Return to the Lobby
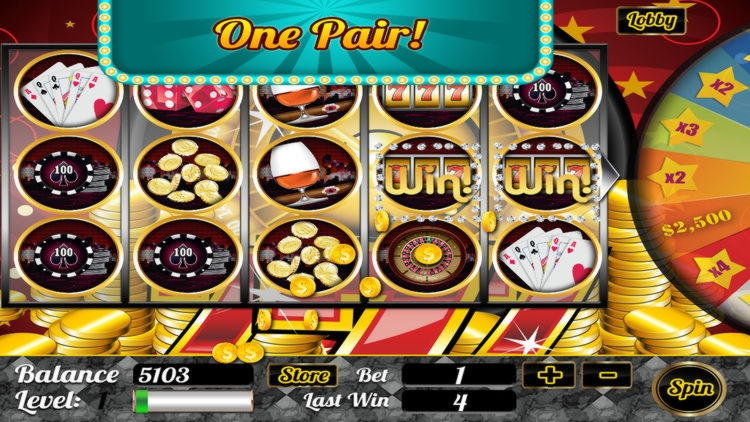The height and width of the screenshot is (422, 750). [651, 19]
